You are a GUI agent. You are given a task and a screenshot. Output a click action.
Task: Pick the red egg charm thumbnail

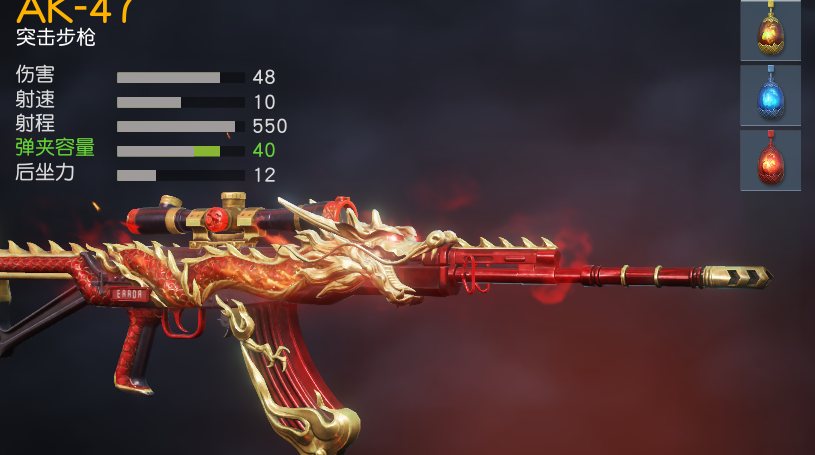[x=770, y=160]
